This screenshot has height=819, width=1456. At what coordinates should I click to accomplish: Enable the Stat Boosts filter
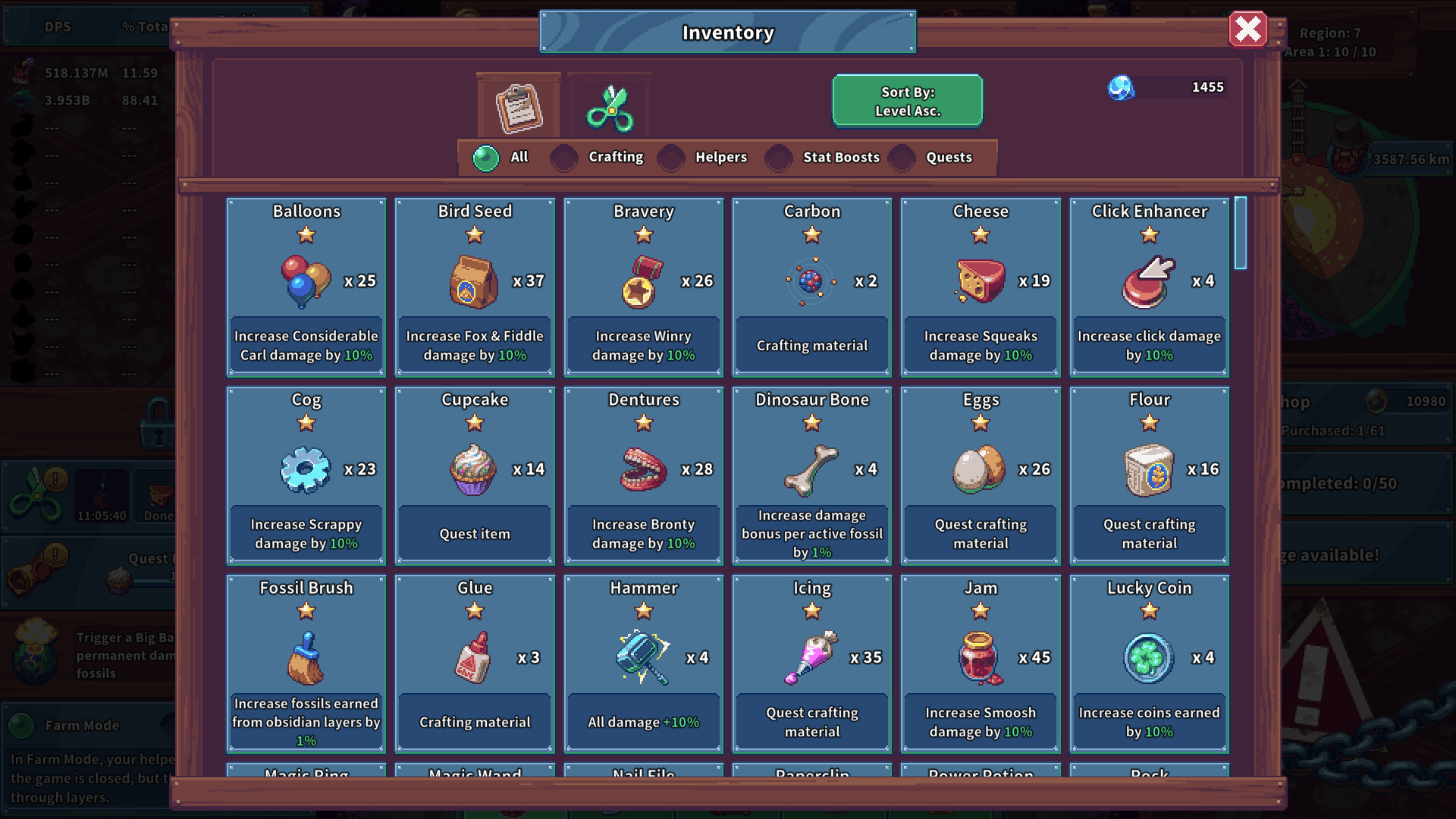[x=779, y=157]
